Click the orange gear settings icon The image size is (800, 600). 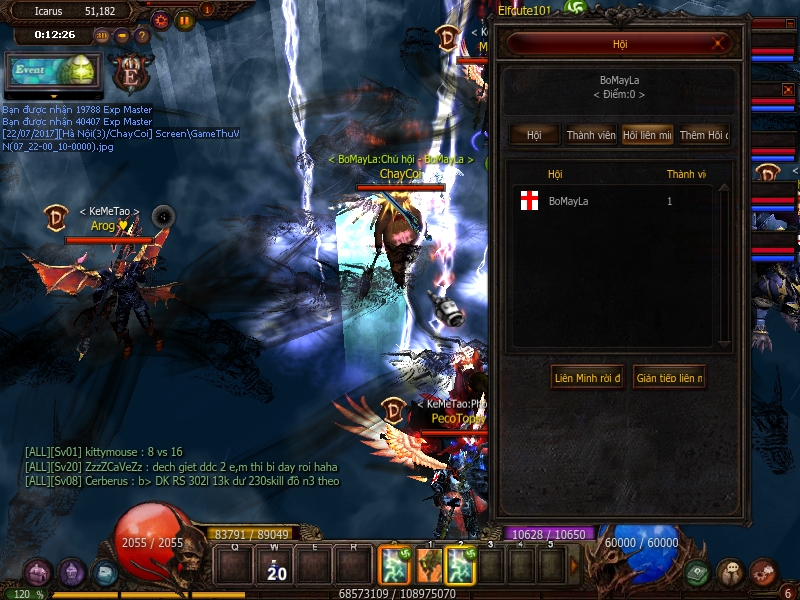coord(160,19)
